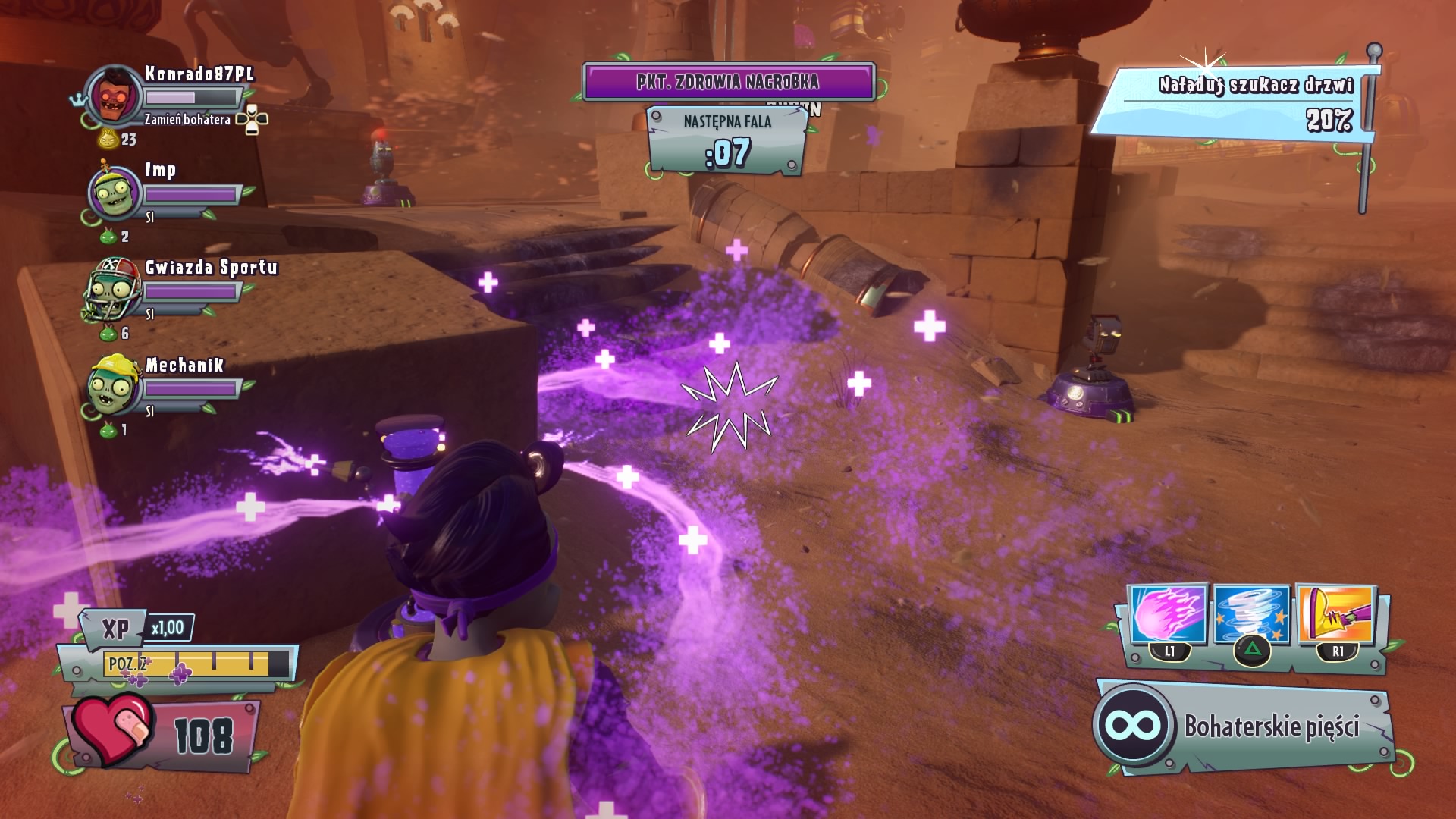Viewport: 1456px width, 819px height.
Task: Trigger the yellow boot kick ability
Action: click(1336, 613)
